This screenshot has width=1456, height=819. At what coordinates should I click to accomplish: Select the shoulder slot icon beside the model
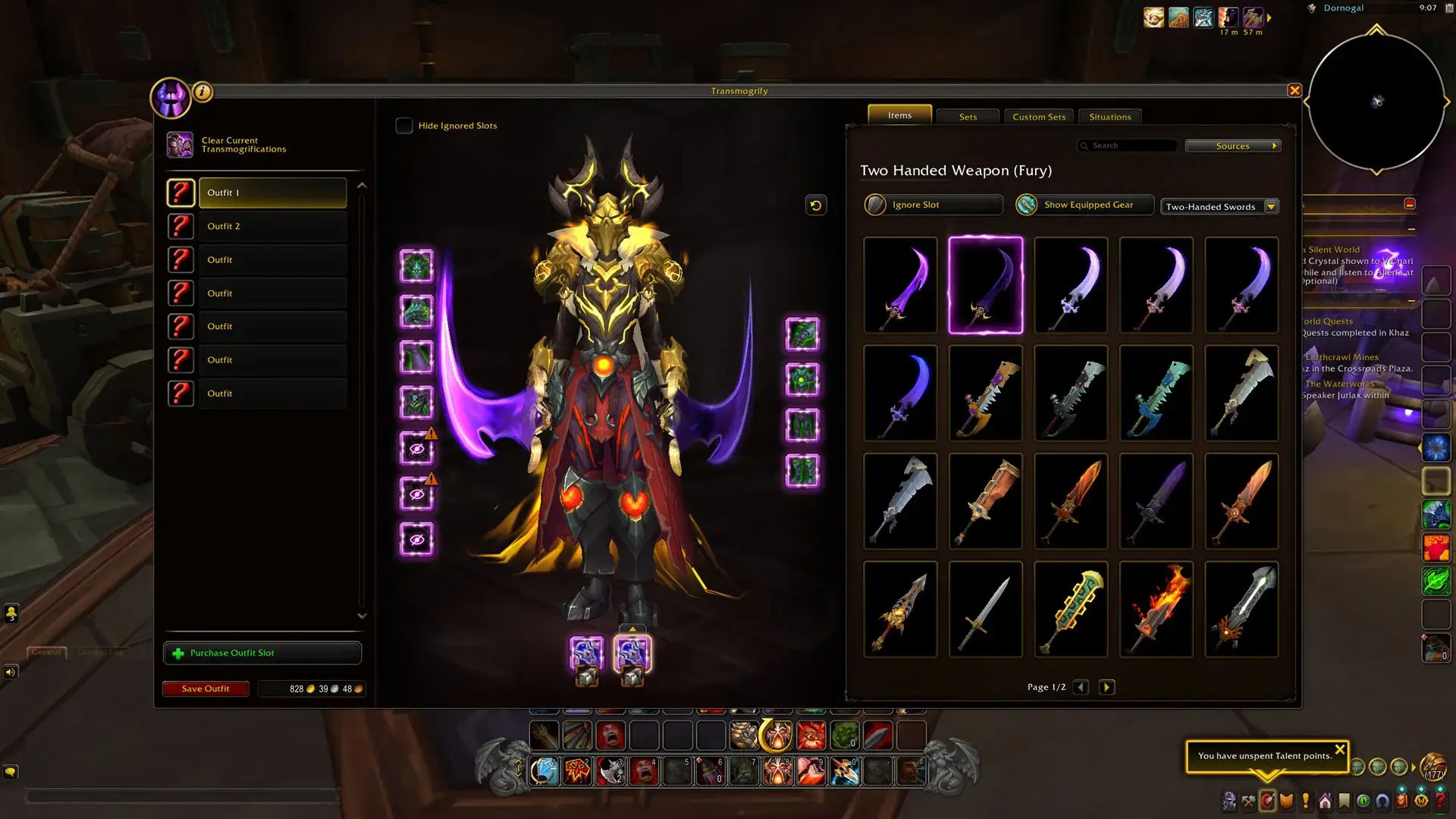(417, 312)
